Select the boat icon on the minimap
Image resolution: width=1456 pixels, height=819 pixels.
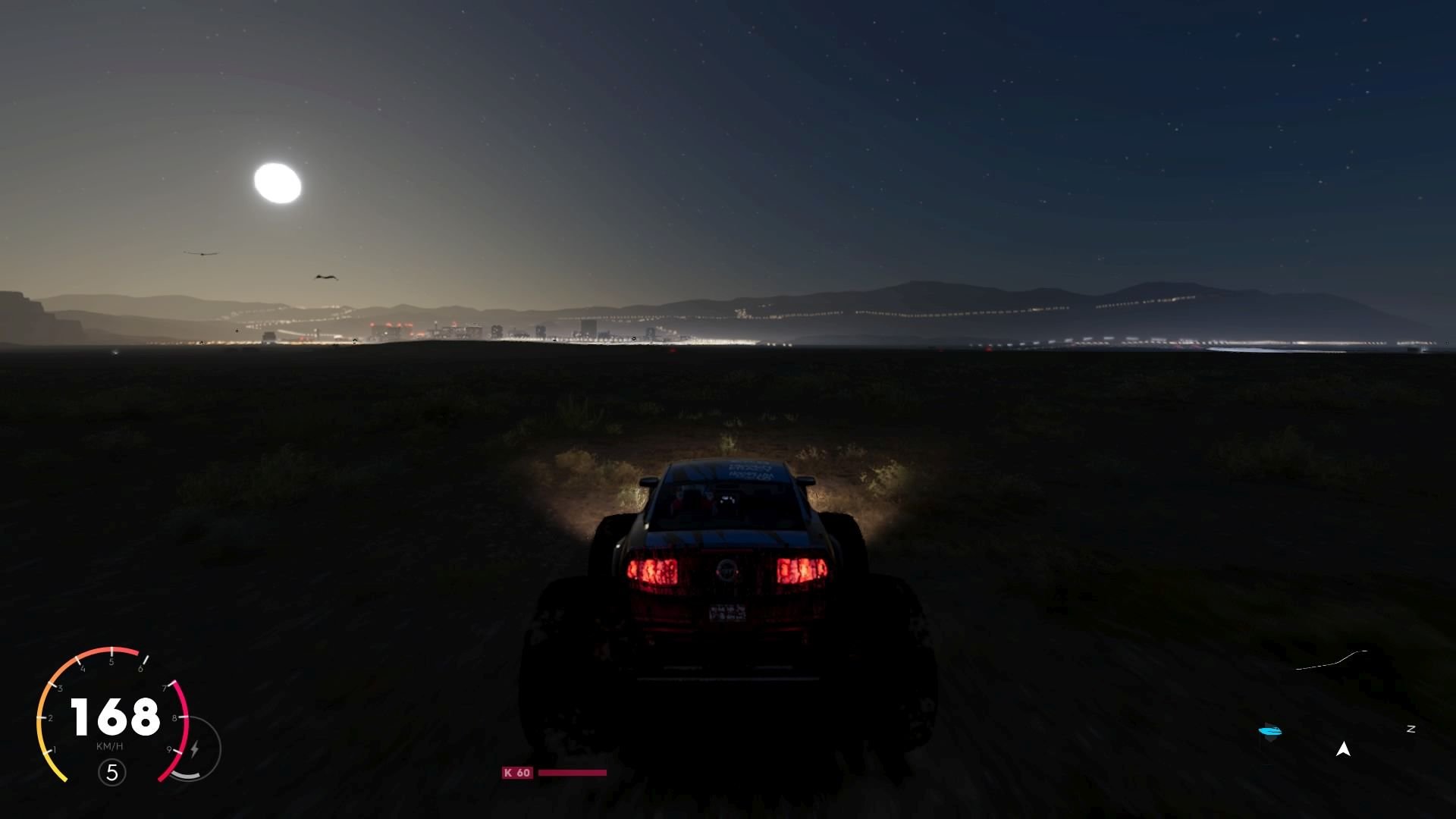[1270, 730]
